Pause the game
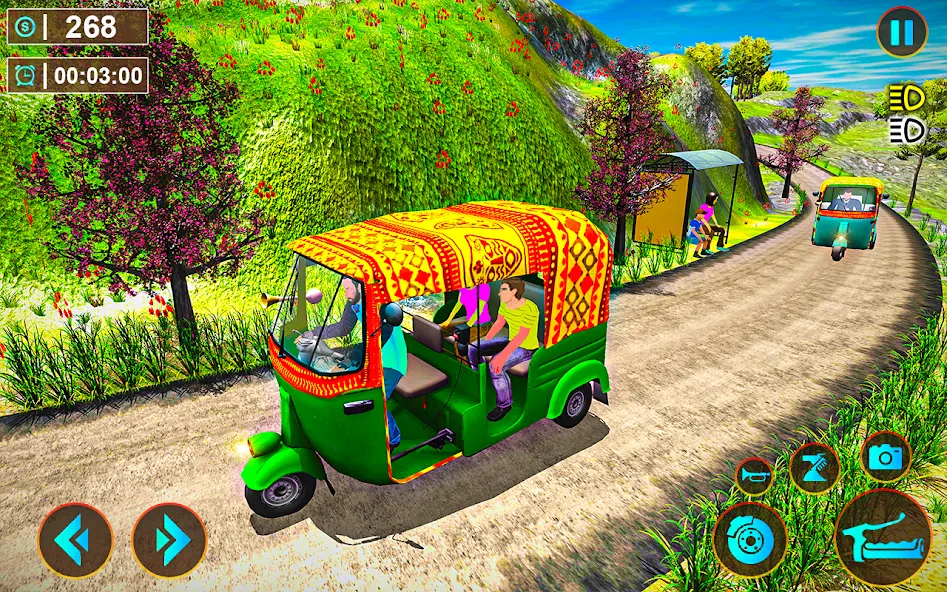 [901, 33]
